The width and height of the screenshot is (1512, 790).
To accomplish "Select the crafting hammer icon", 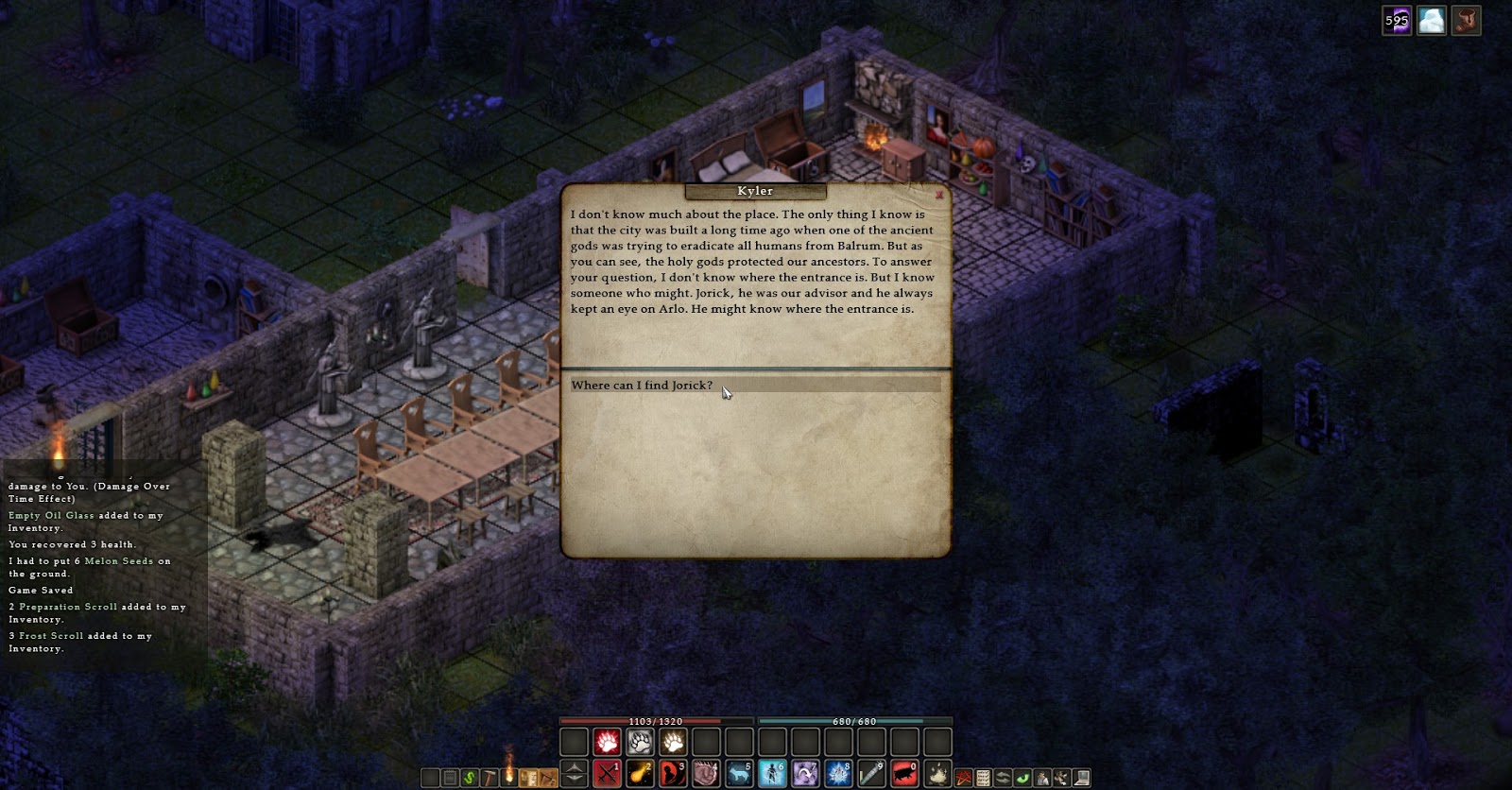I will (490, 775).
